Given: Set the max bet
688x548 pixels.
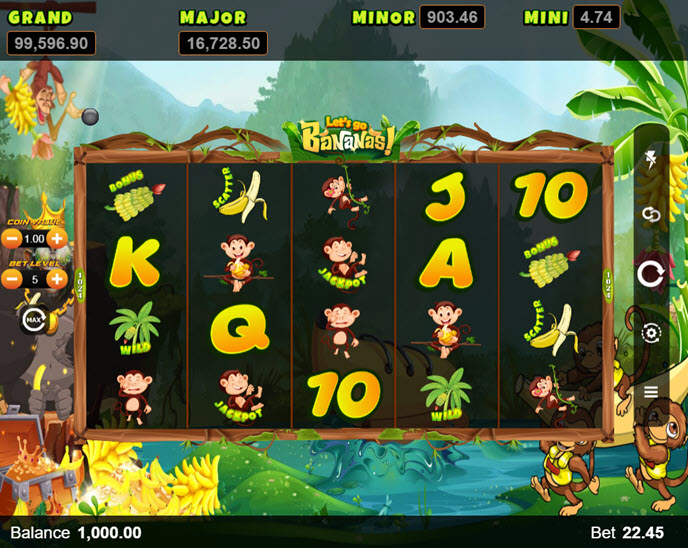Looking at the screenshot, I should coord(32,320).
